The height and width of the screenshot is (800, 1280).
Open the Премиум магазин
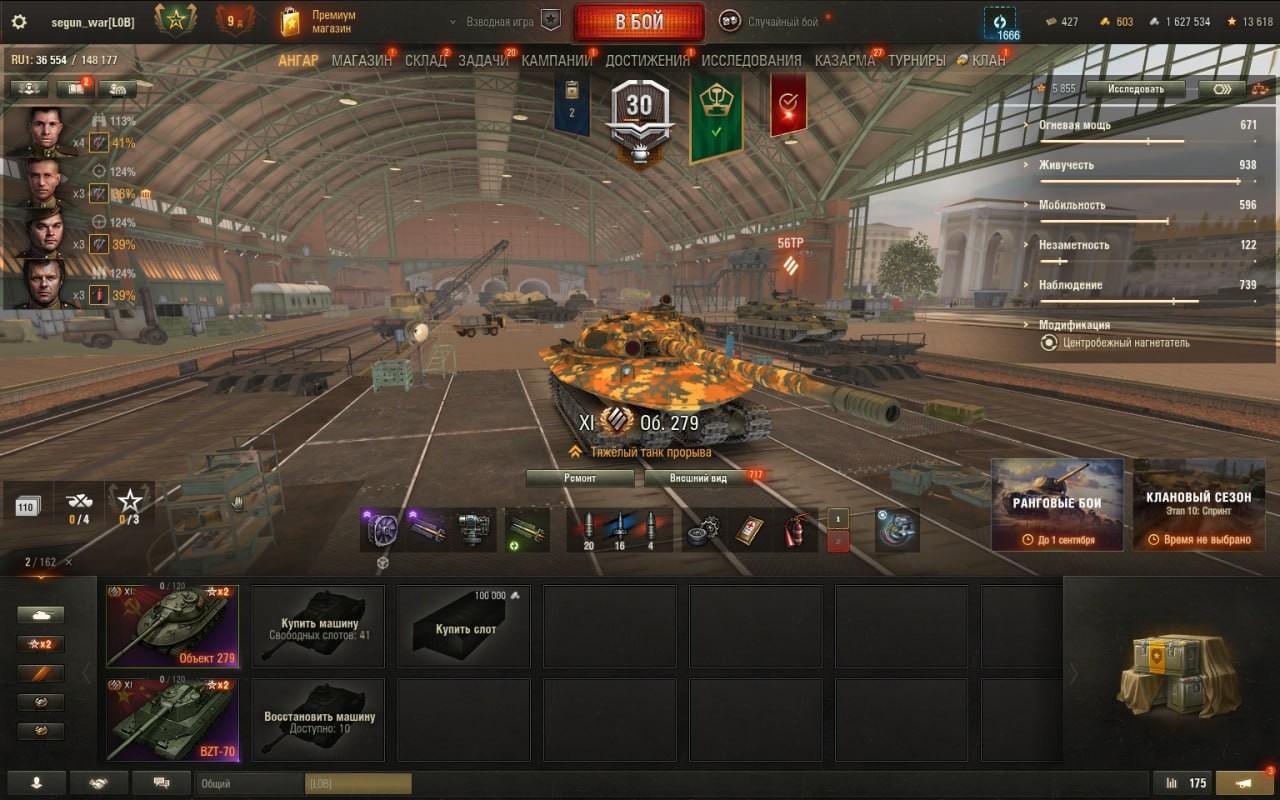320,22
